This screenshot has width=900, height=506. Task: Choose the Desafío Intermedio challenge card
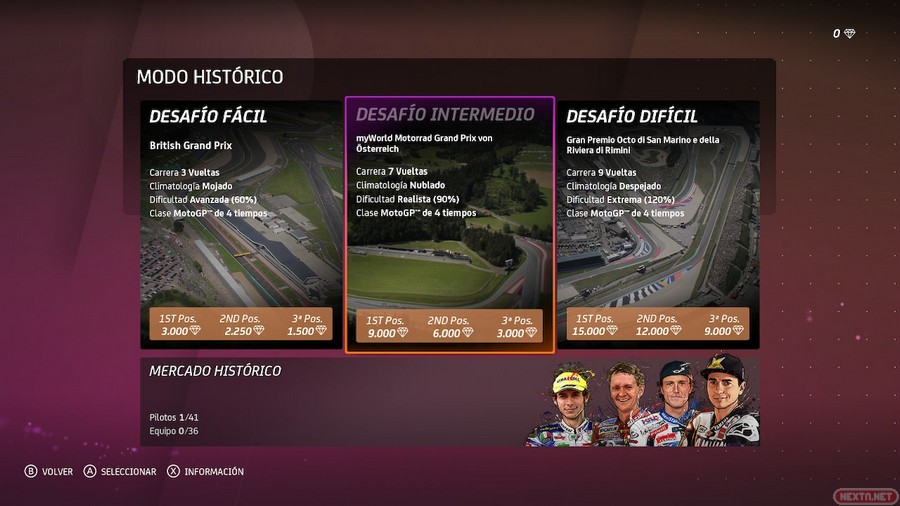point(449,225)
